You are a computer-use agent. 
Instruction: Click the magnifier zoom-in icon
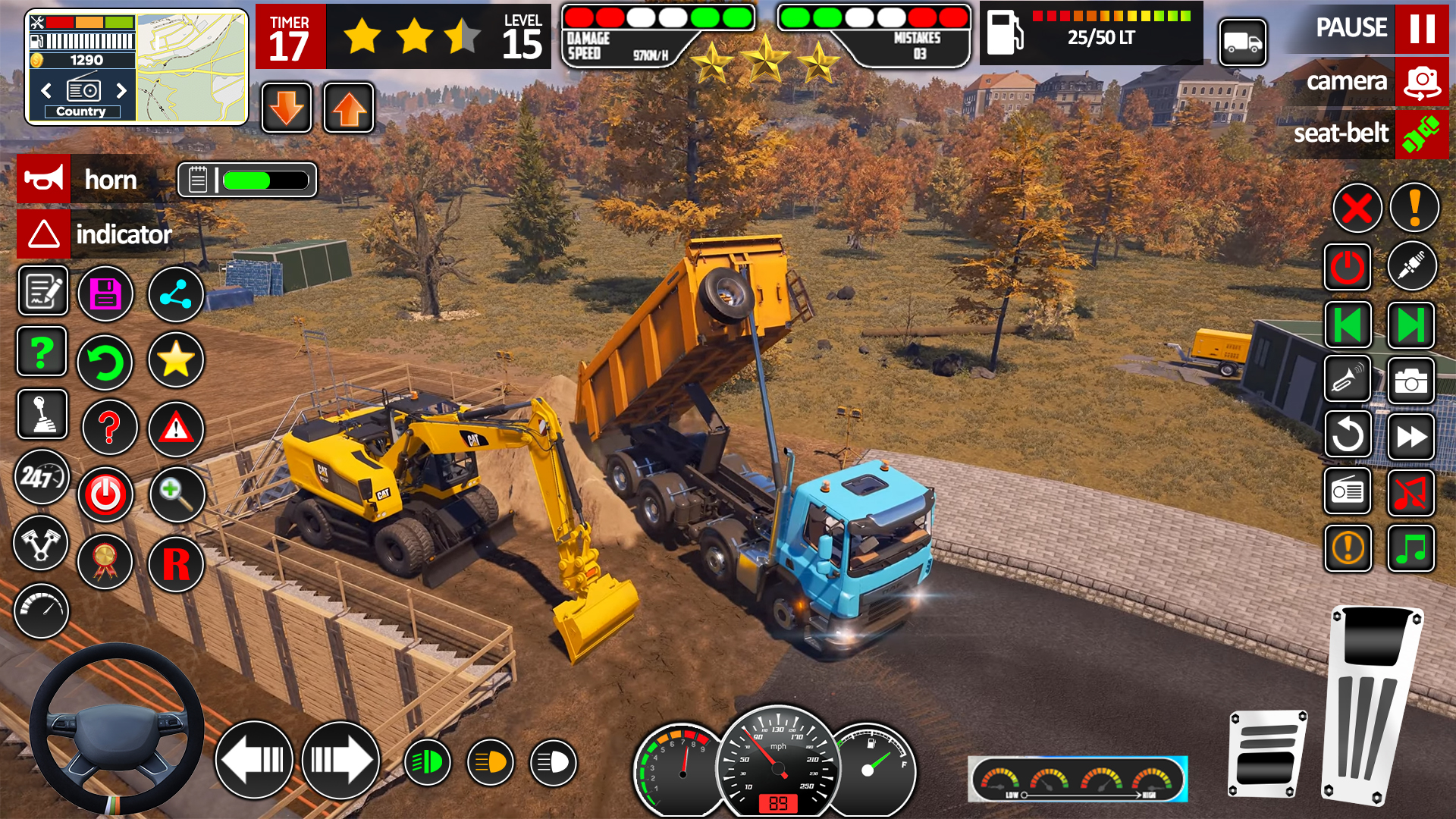click(x=176, y=494)
